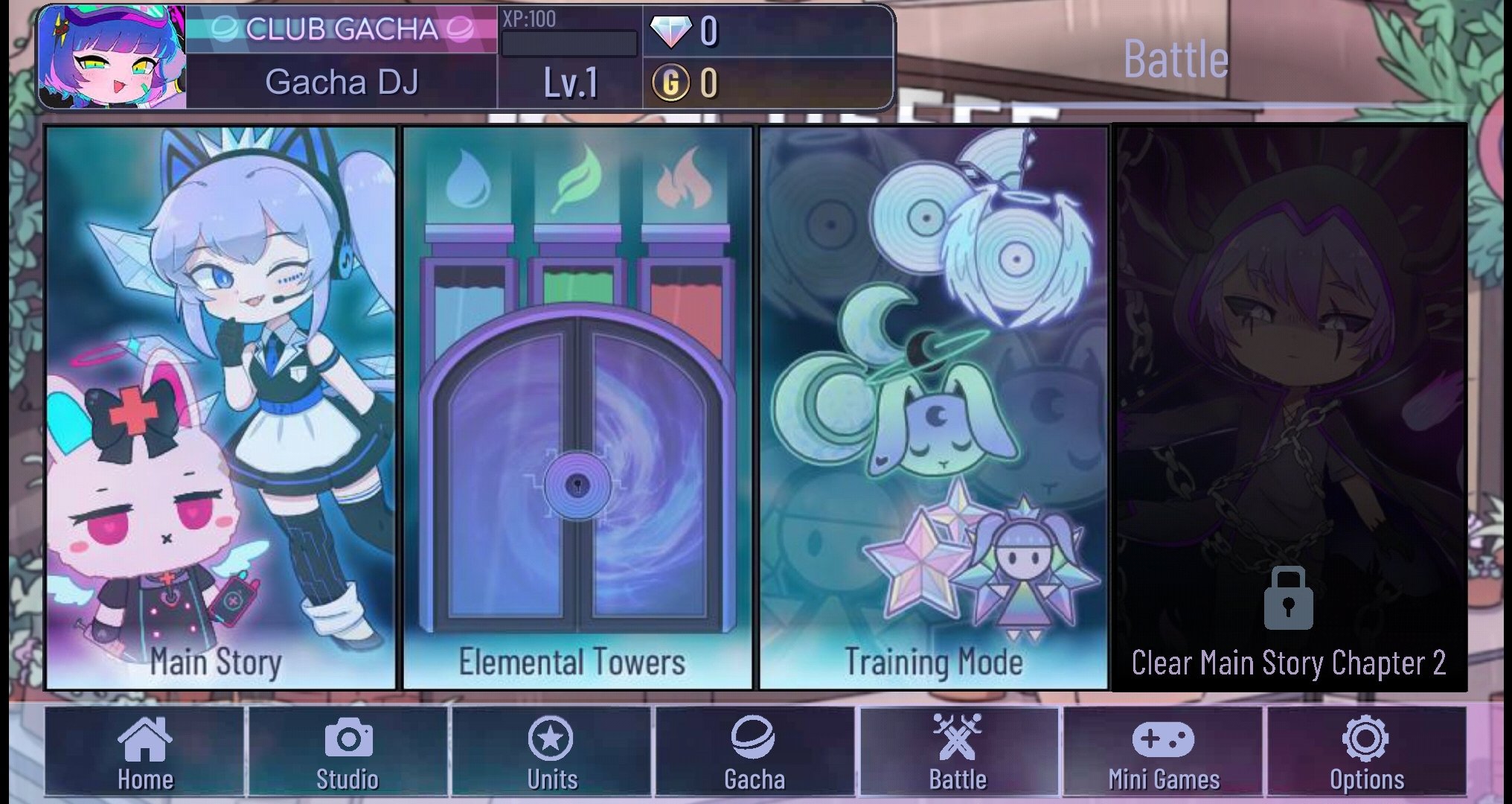Click the XP:100 progress bar

[568, 45]
